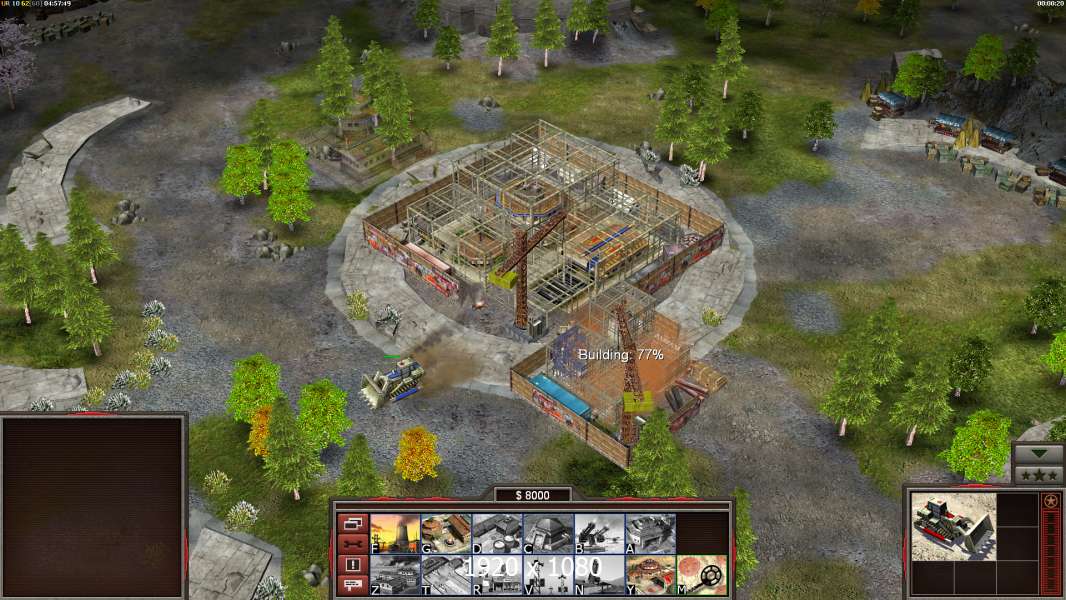Choose the Gattling cannon defense icon
Image resolution: width=1066 pixels, height=600 pixels.
click(x=599, y=534)
